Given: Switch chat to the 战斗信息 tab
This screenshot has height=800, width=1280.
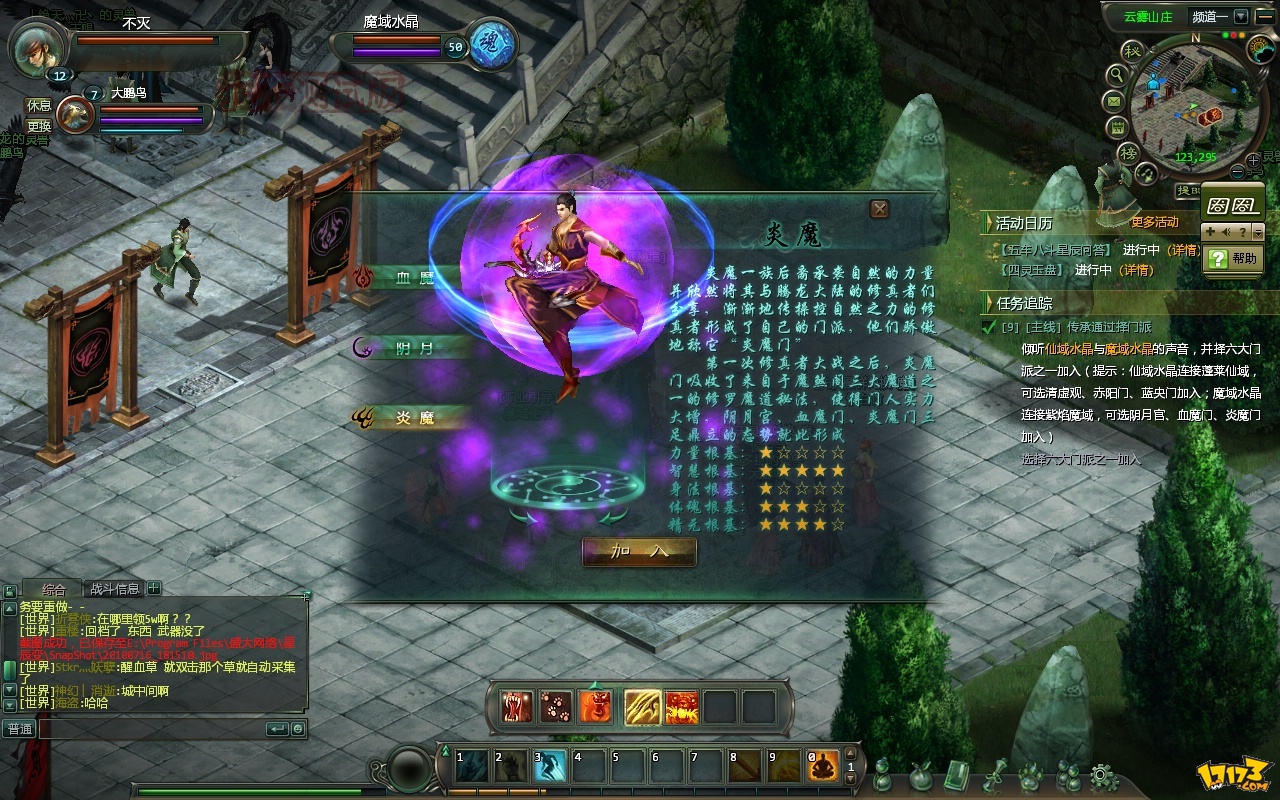Looking at the screenshot, I should click(115, 589).
